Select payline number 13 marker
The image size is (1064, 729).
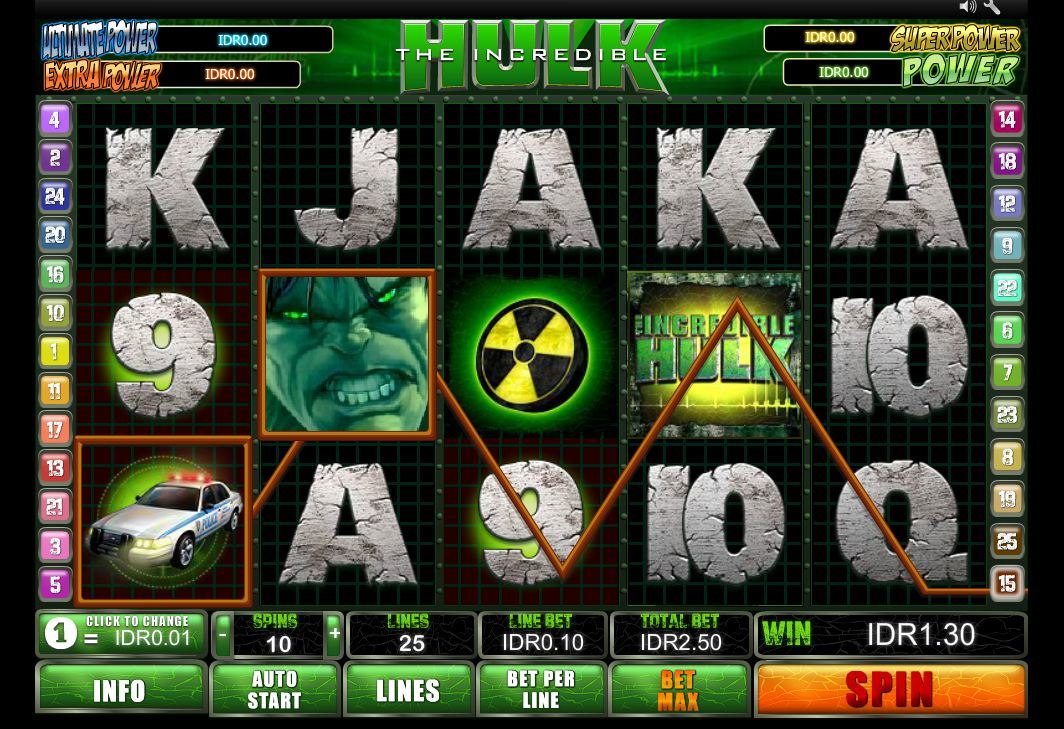coord(55,467)
